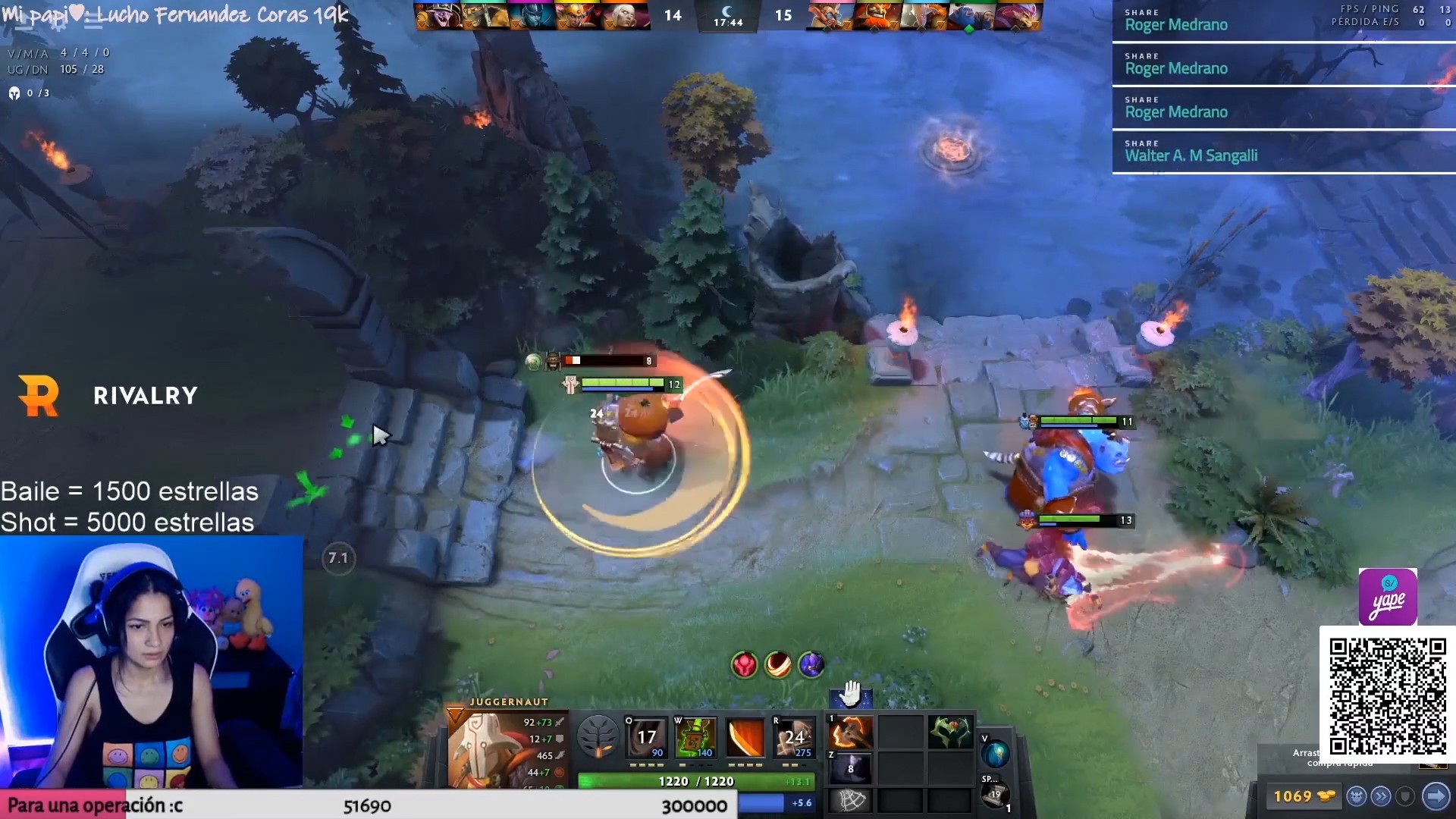
Task: Use the town portal scroll
Action: [994, 794]
